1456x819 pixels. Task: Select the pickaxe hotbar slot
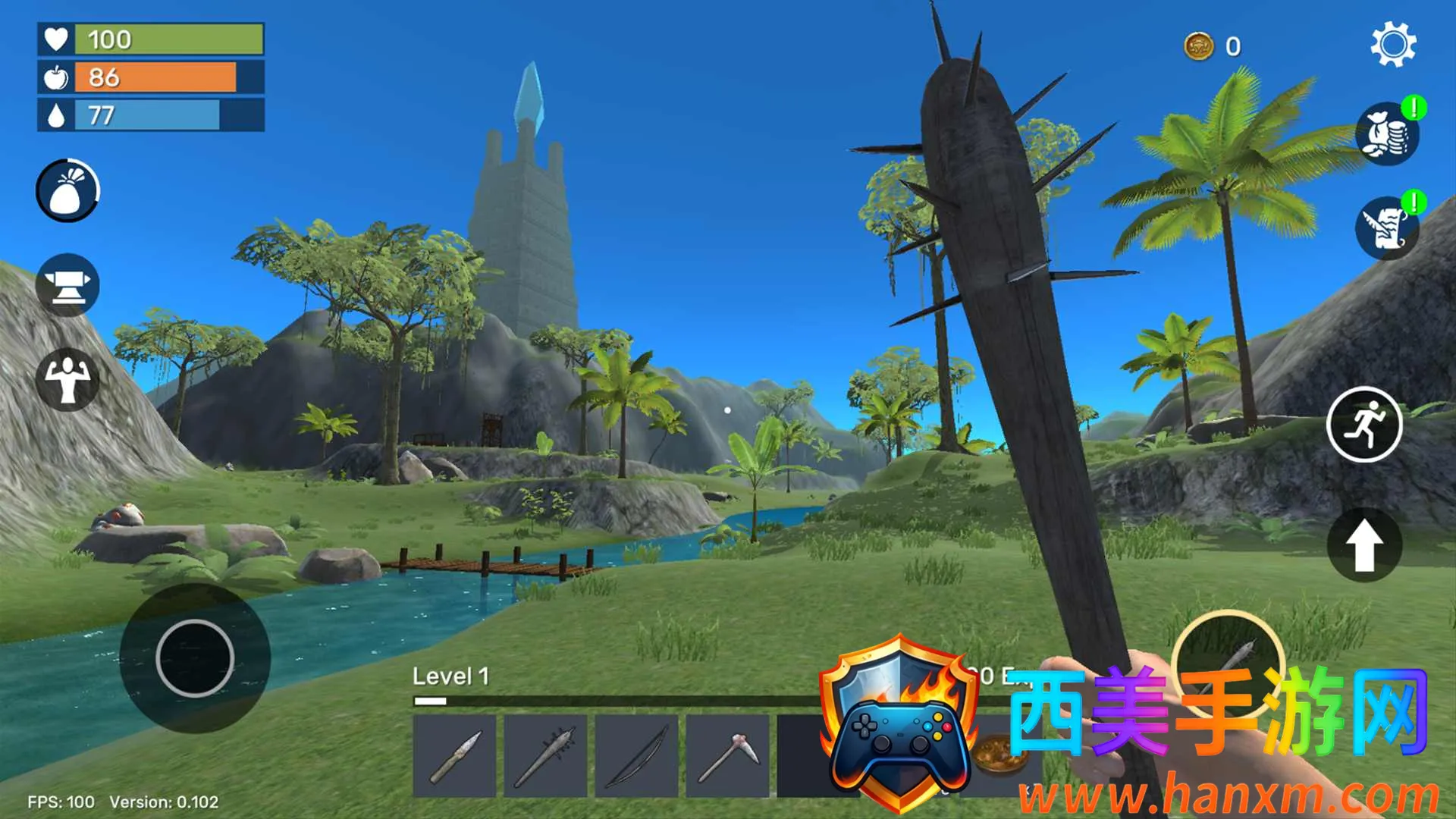coord(727,756)
